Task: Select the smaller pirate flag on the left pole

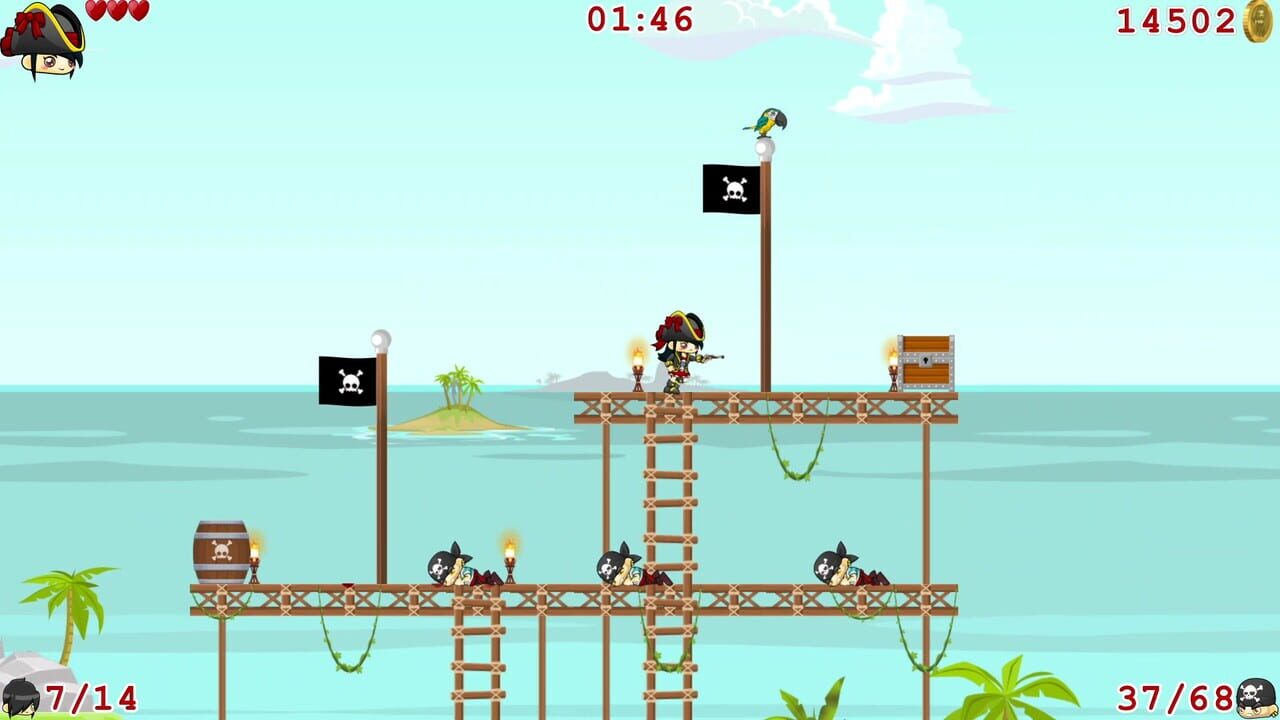Action: click(x=345, y=380)
